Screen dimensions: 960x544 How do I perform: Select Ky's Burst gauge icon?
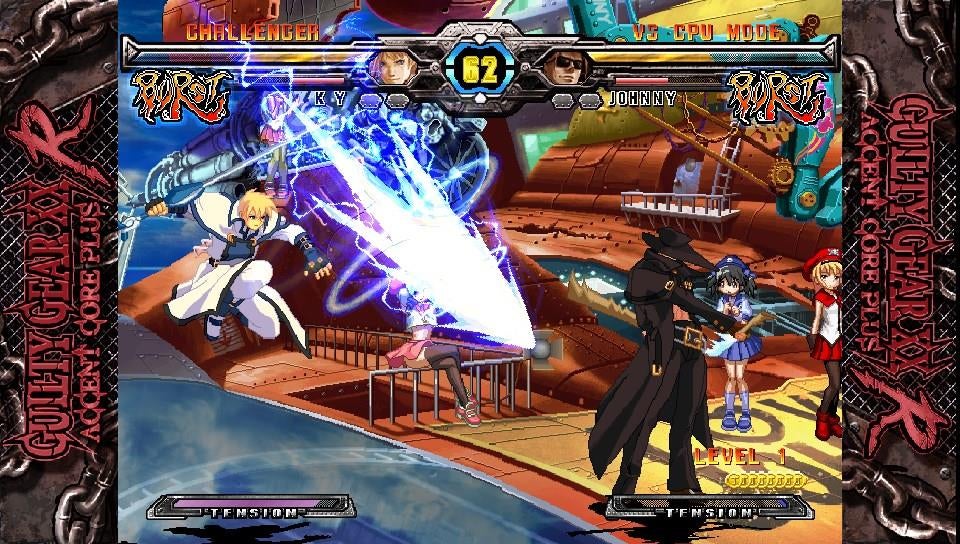tap(182, 96)
